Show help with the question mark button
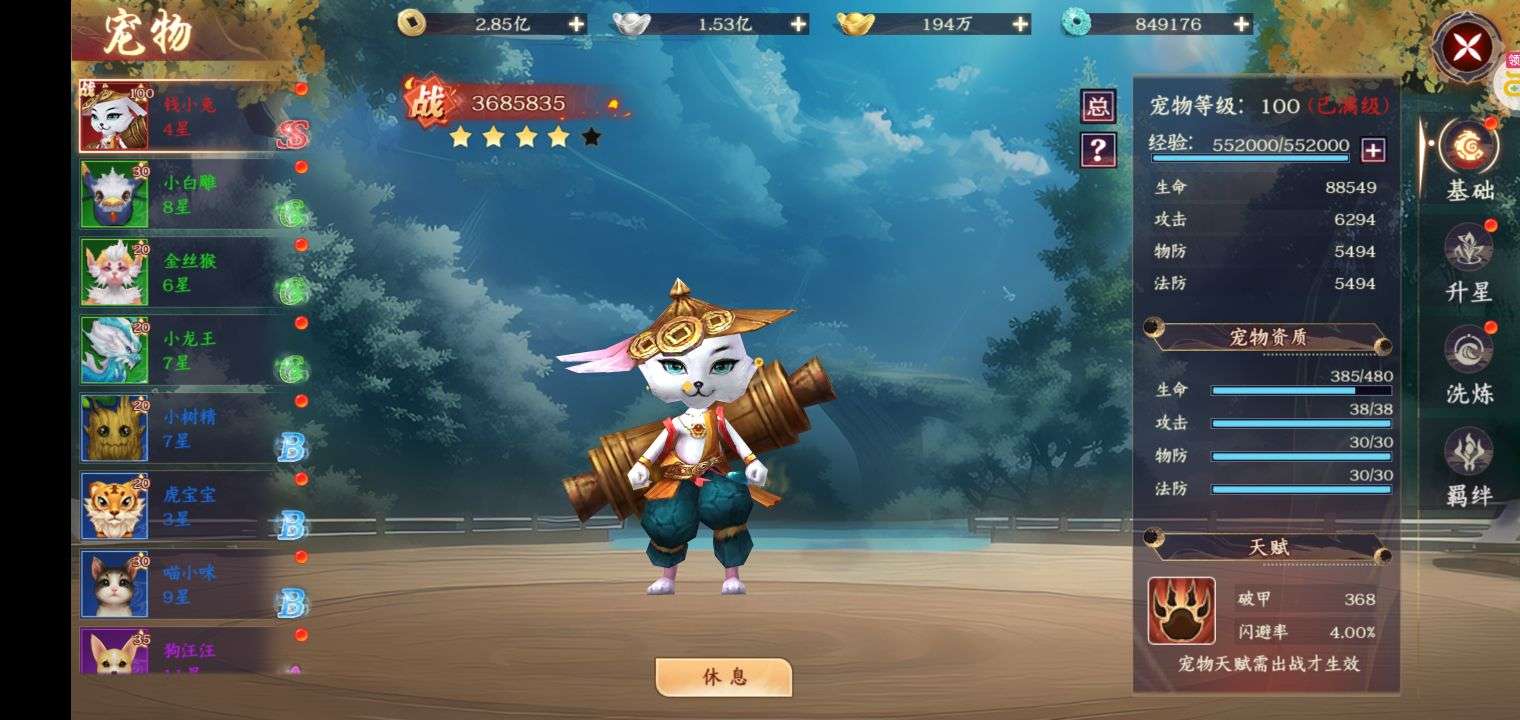The width and height of the screenshot is (1520, 720). coord(1098,150)
